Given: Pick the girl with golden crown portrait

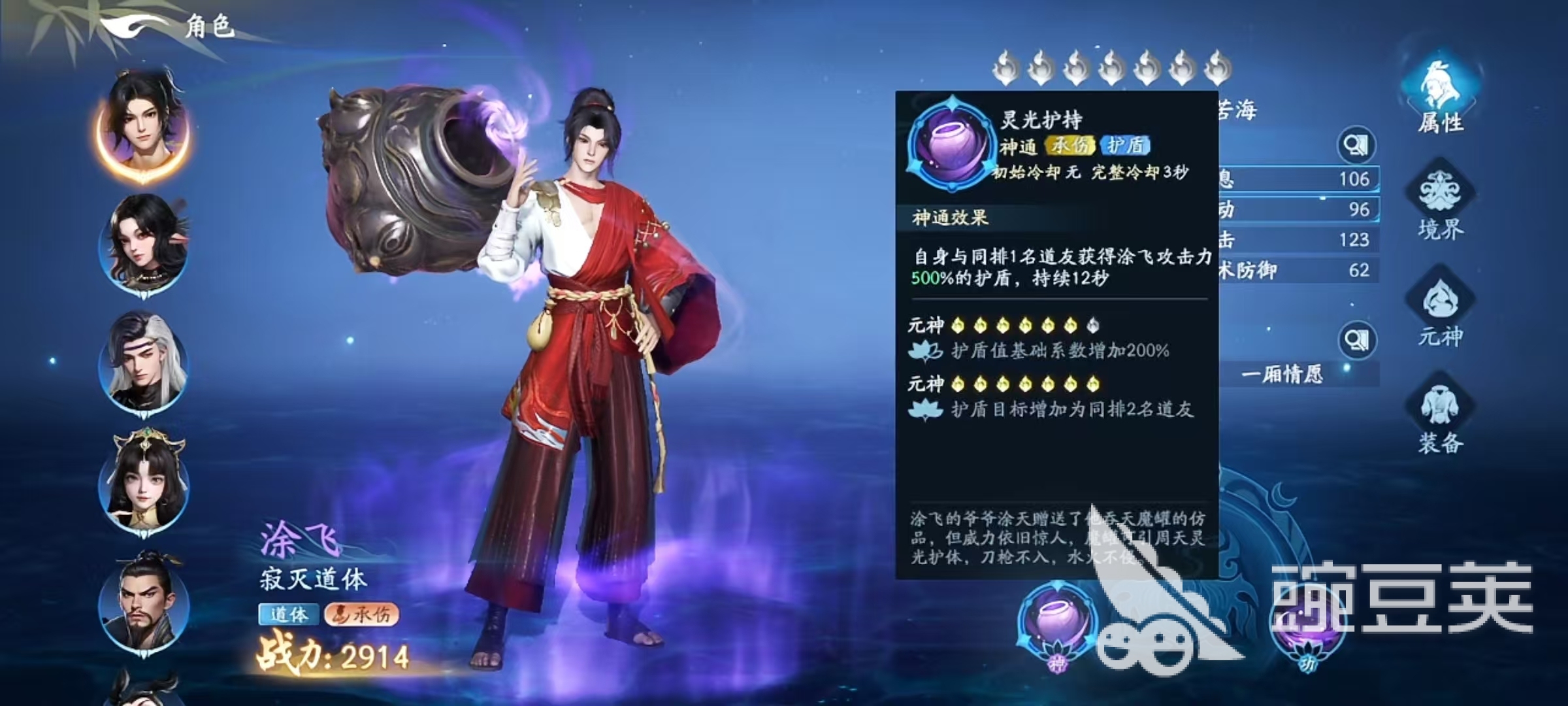Looking at the screenshot, I should (x=144, y=482).
